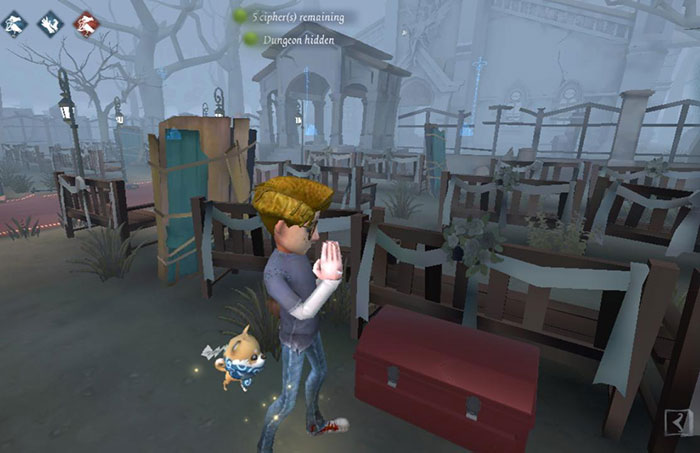Click the '5 cipher(s) remaining' objective
700x453 pixels.
[x=297, y=17]
